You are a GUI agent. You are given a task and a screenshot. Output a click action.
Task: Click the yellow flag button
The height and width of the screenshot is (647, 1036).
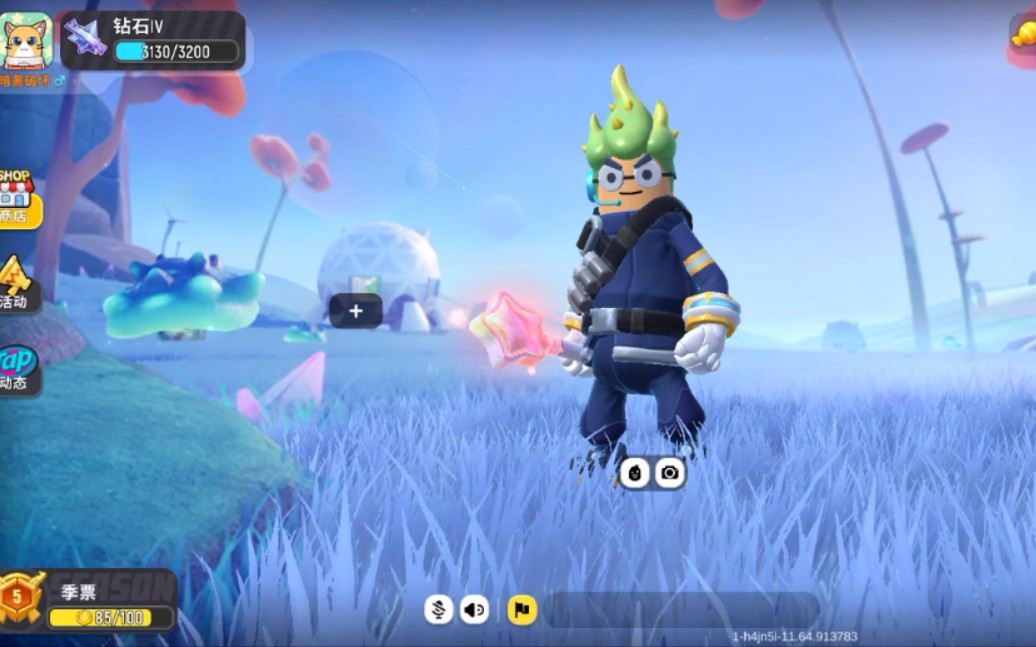(522, 609)
